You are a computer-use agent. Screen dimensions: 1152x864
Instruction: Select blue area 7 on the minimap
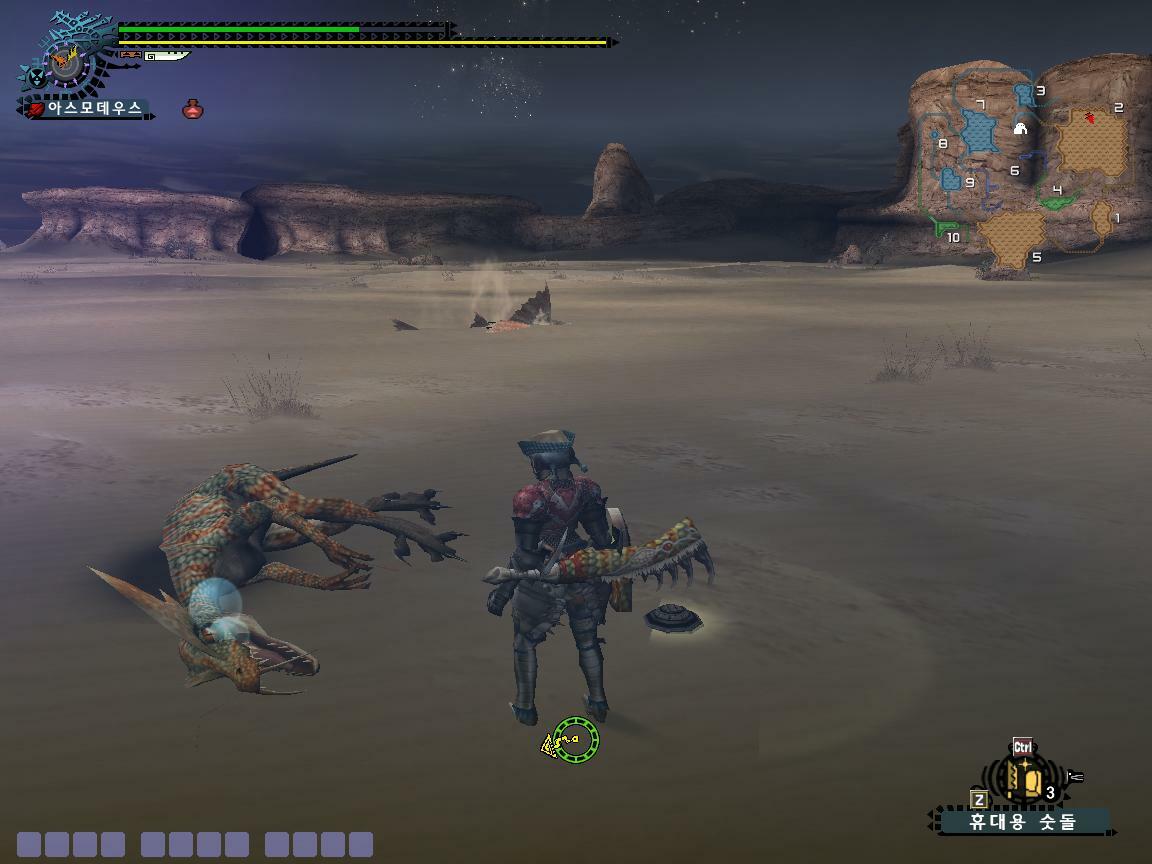coord(979,132)
